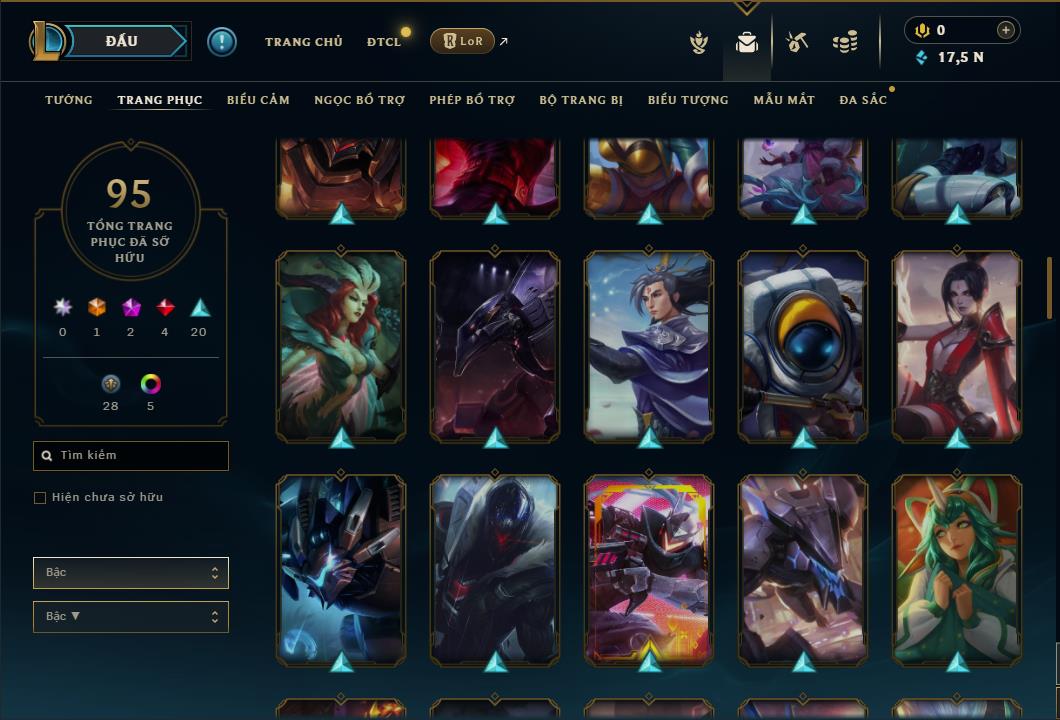Viewport: 1060px width, 720px height.
Task: Open the hammer crafting icon
Action: (796, 42)
